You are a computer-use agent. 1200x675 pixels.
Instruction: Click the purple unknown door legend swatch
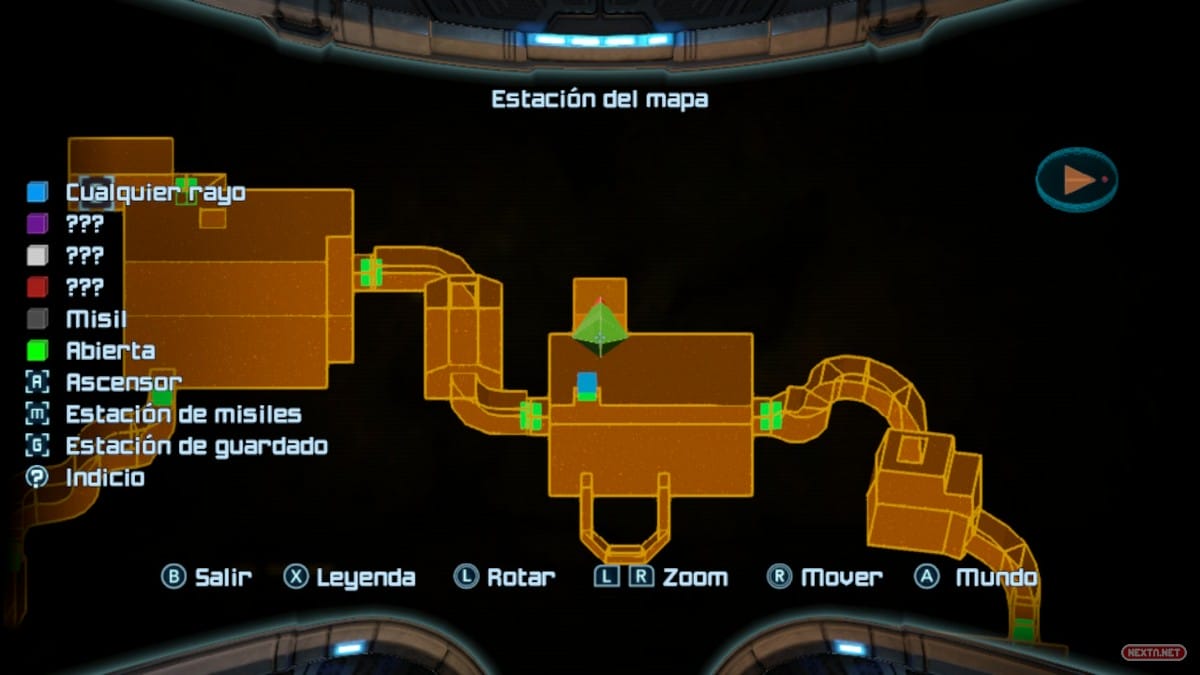click(x=37, y=224)
